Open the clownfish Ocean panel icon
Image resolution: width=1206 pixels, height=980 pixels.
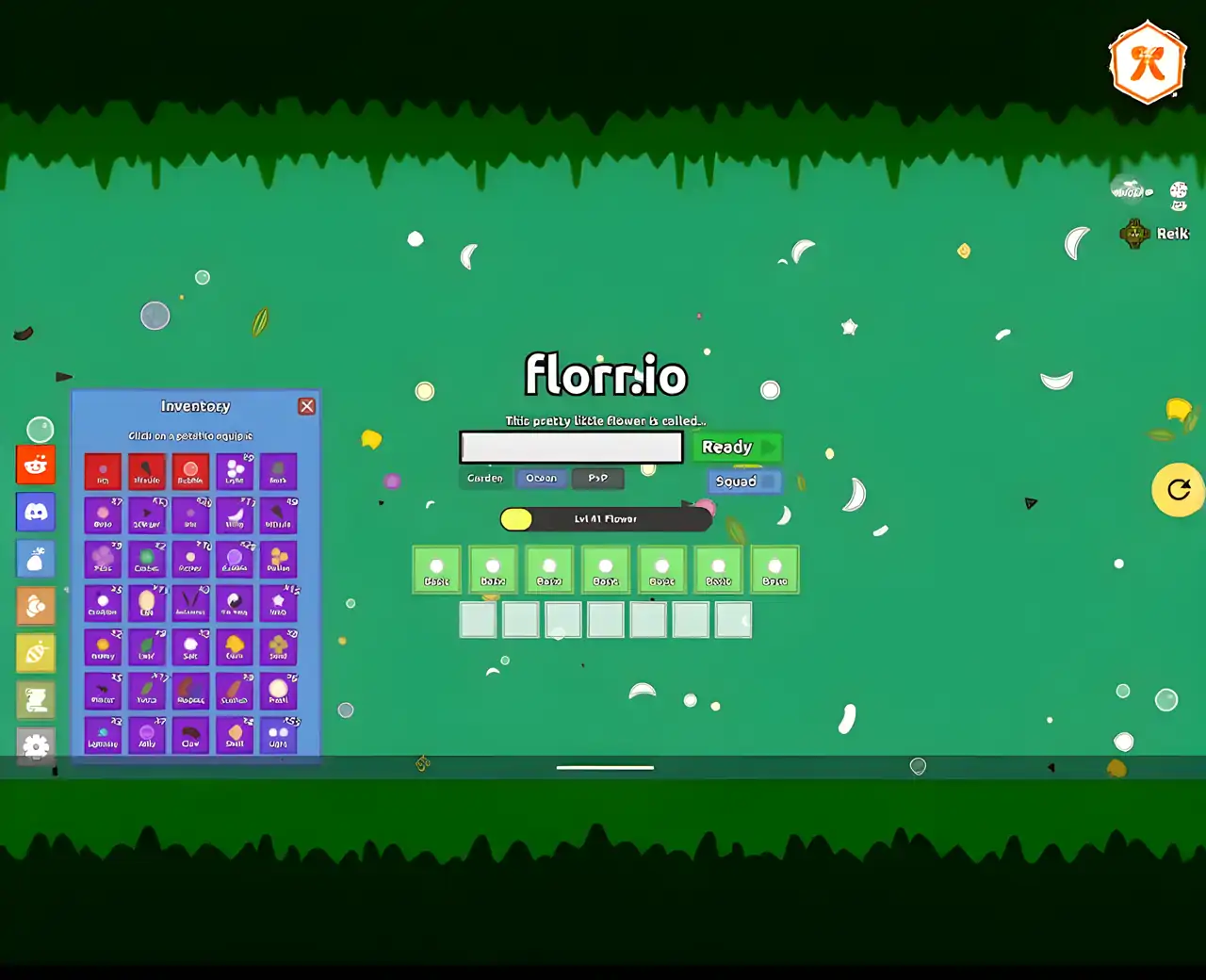point(36,606)
